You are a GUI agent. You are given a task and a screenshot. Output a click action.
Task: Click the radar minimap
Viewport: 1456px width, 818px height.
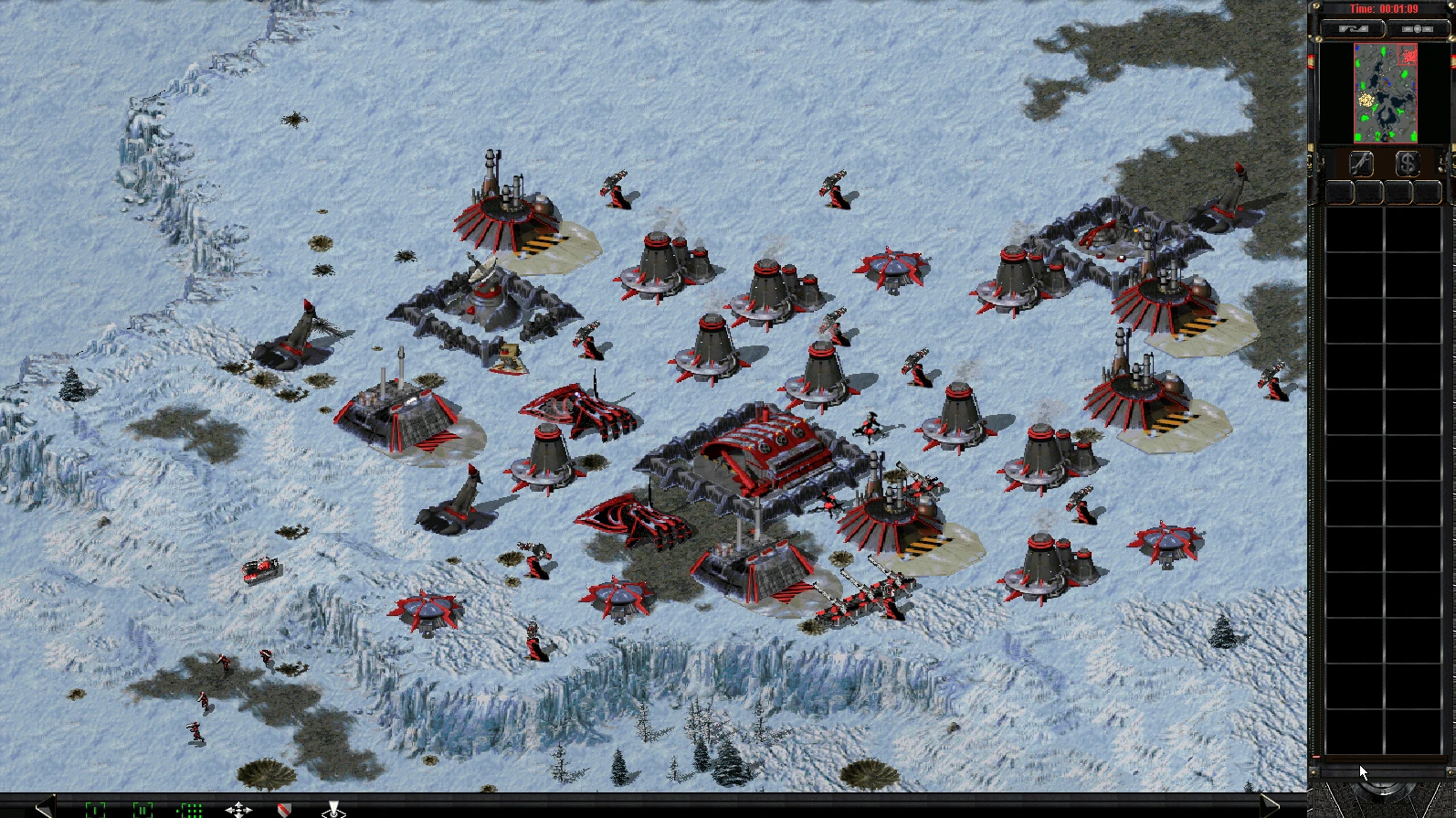tap(1385, 92)
